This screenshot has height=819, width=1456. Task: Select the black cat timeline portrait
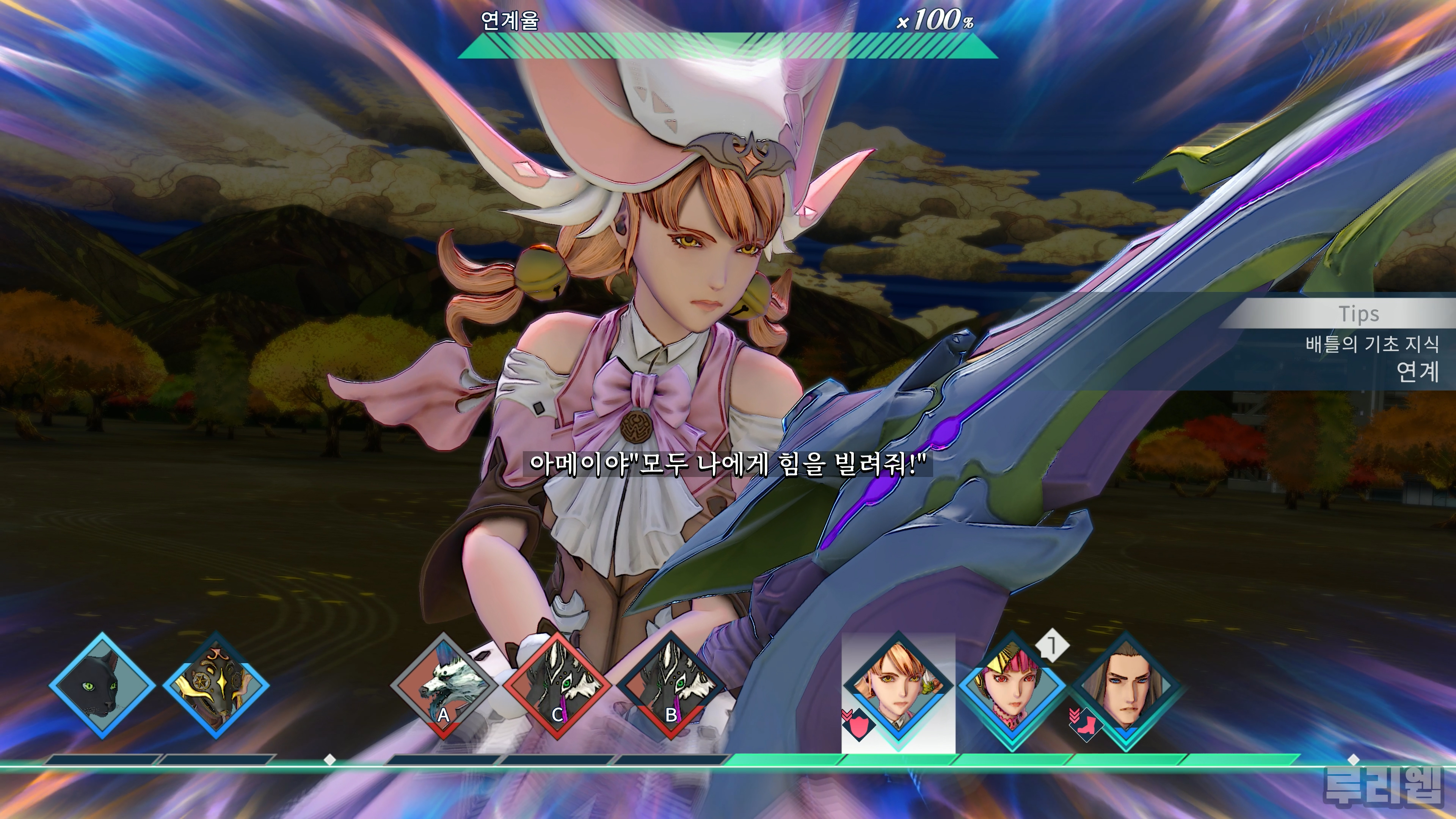click(102, 685)
